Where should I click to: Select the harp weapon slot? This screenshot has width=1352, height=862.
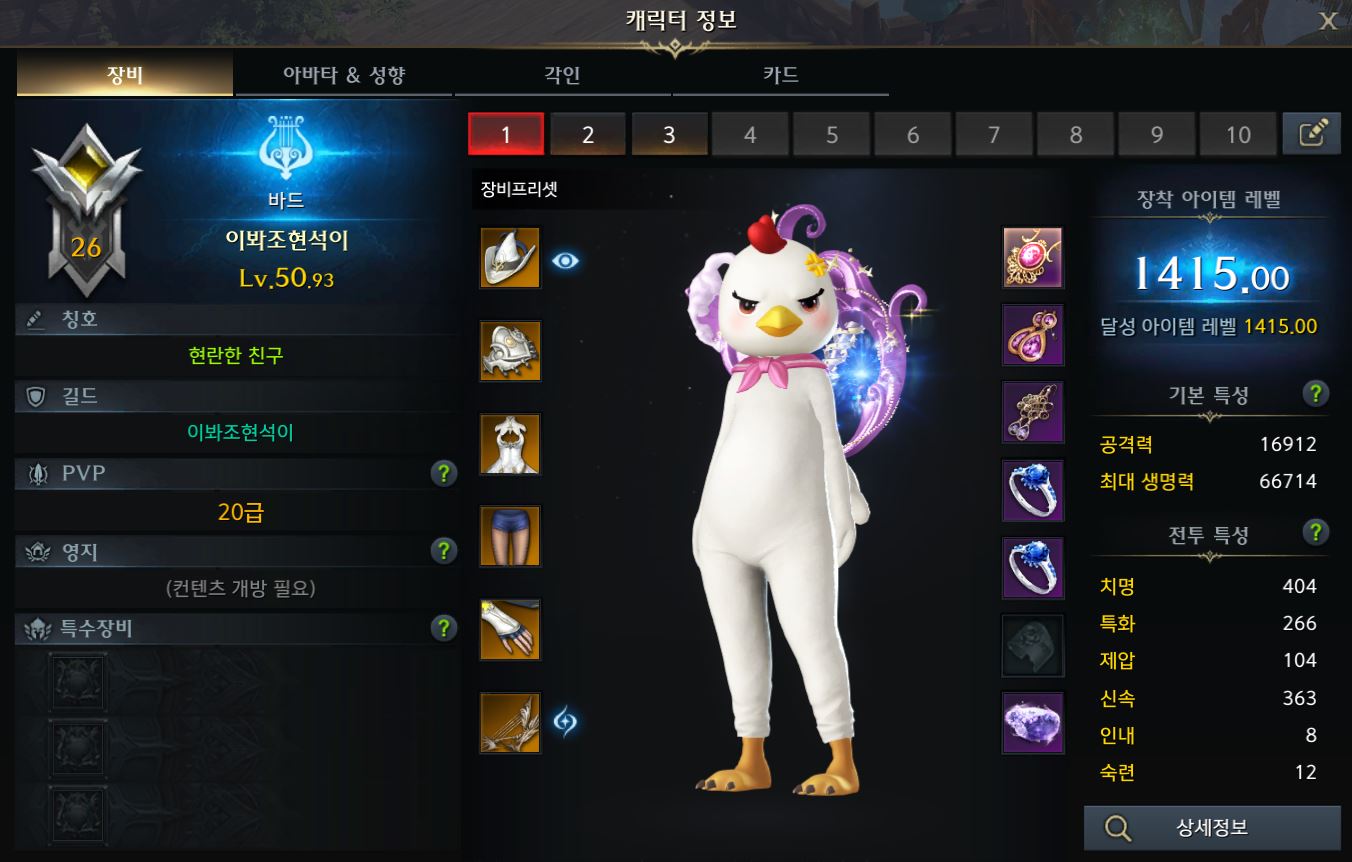(510, 722)
